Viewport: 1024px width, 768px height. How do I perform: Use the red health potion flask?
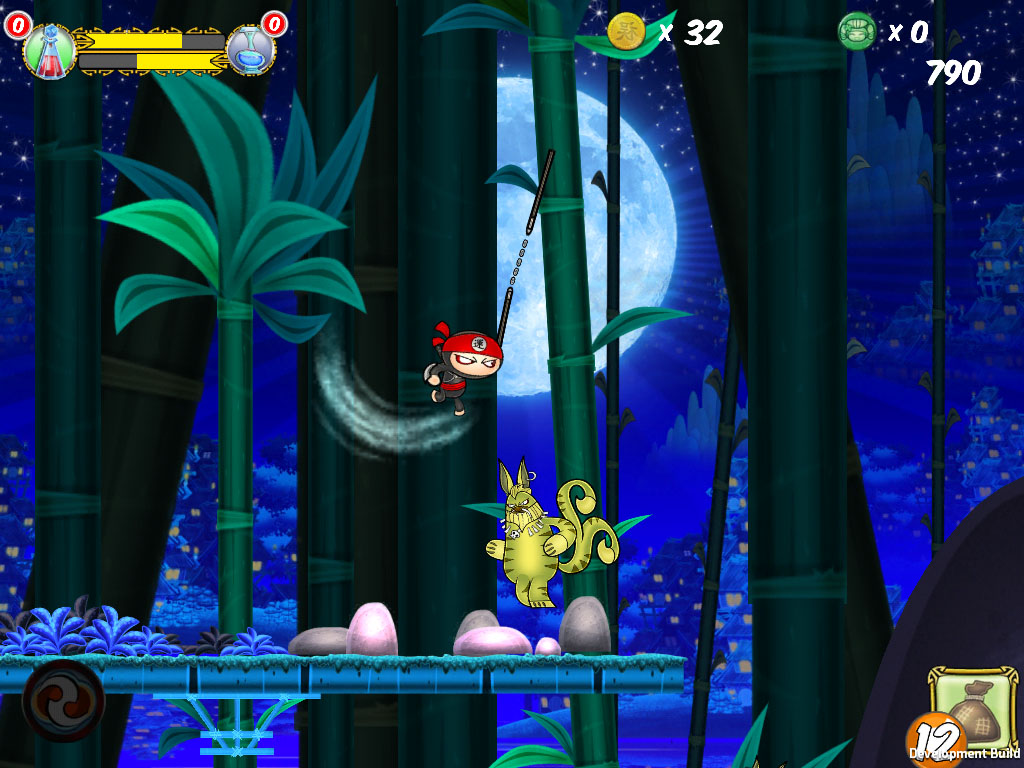click(47, 52)
